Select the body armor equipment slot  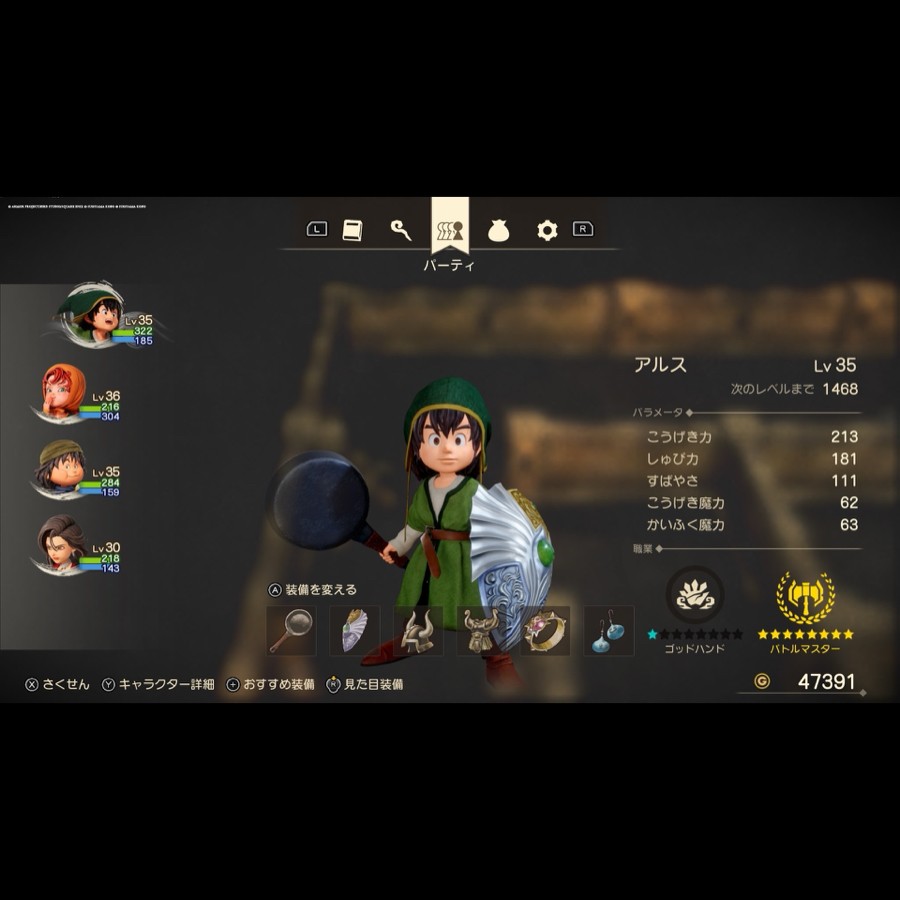(x=482, y=631)
